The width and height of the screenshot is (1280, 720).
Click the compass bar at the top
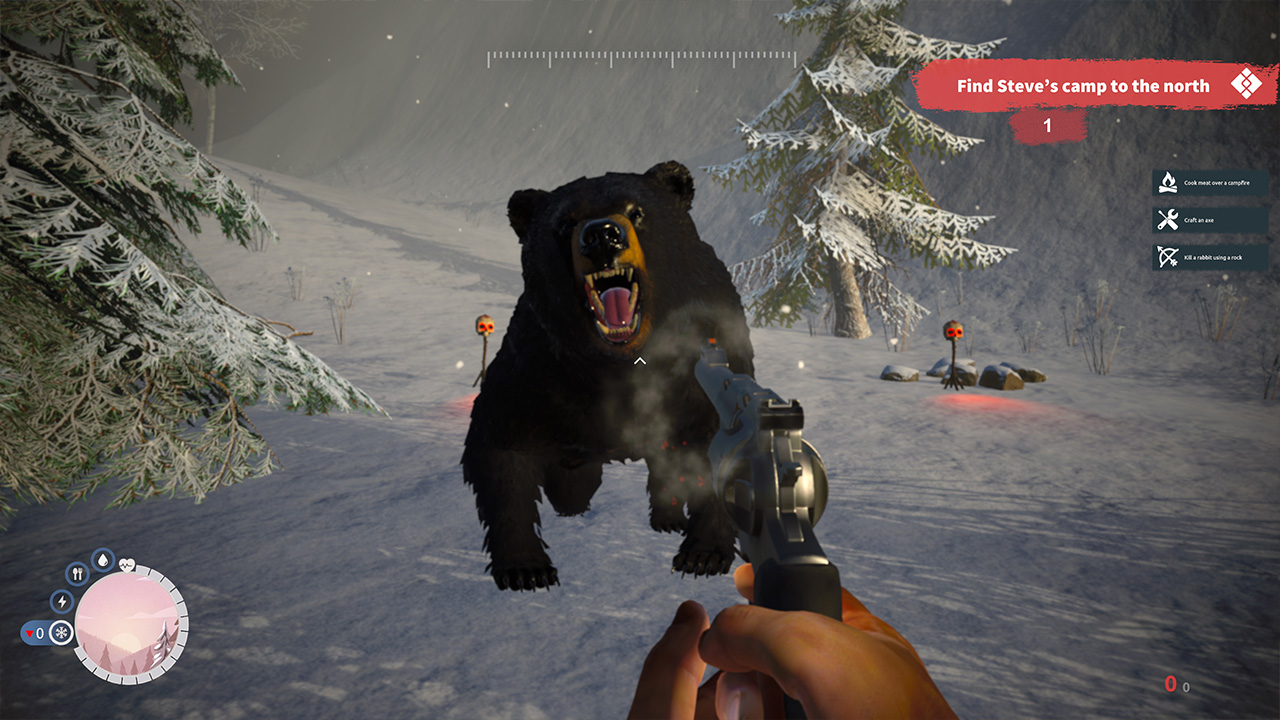(x=641, y=59)
